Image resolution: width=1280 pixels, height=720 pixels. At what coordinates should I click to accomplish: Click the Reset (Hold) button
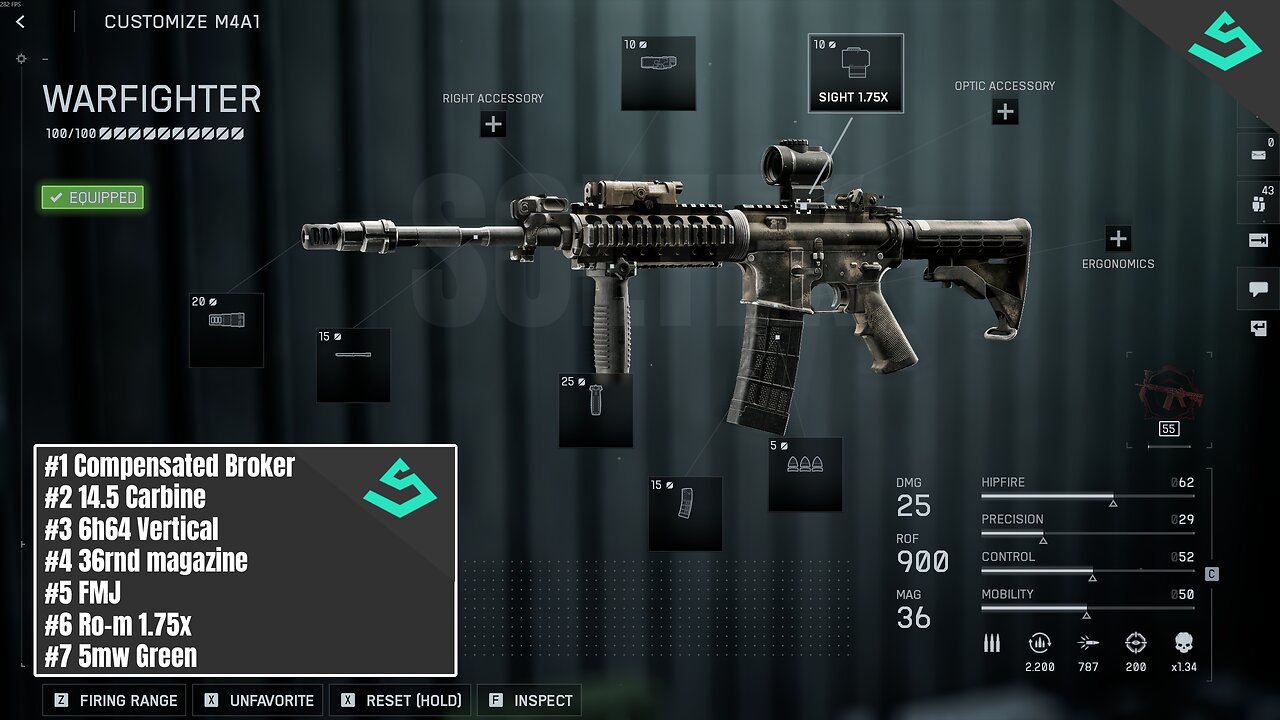coord(401,700)
